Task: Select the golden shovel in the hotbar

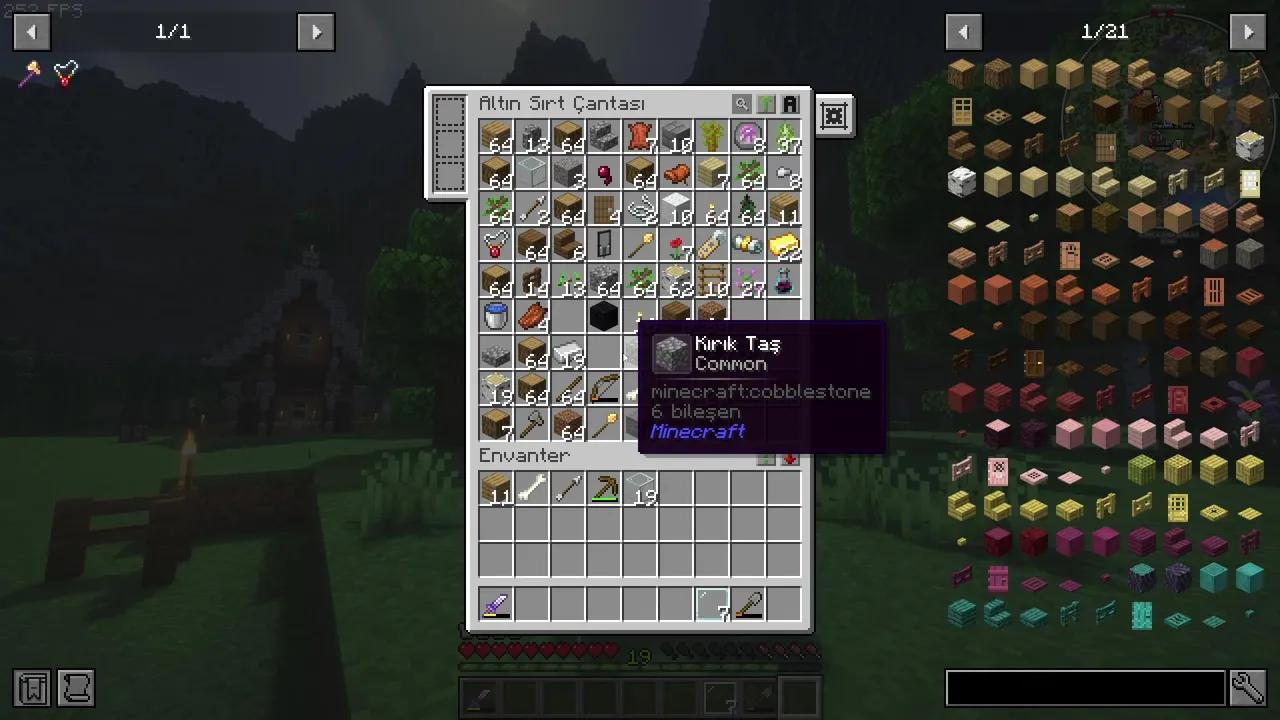Action: pos(750,604)
